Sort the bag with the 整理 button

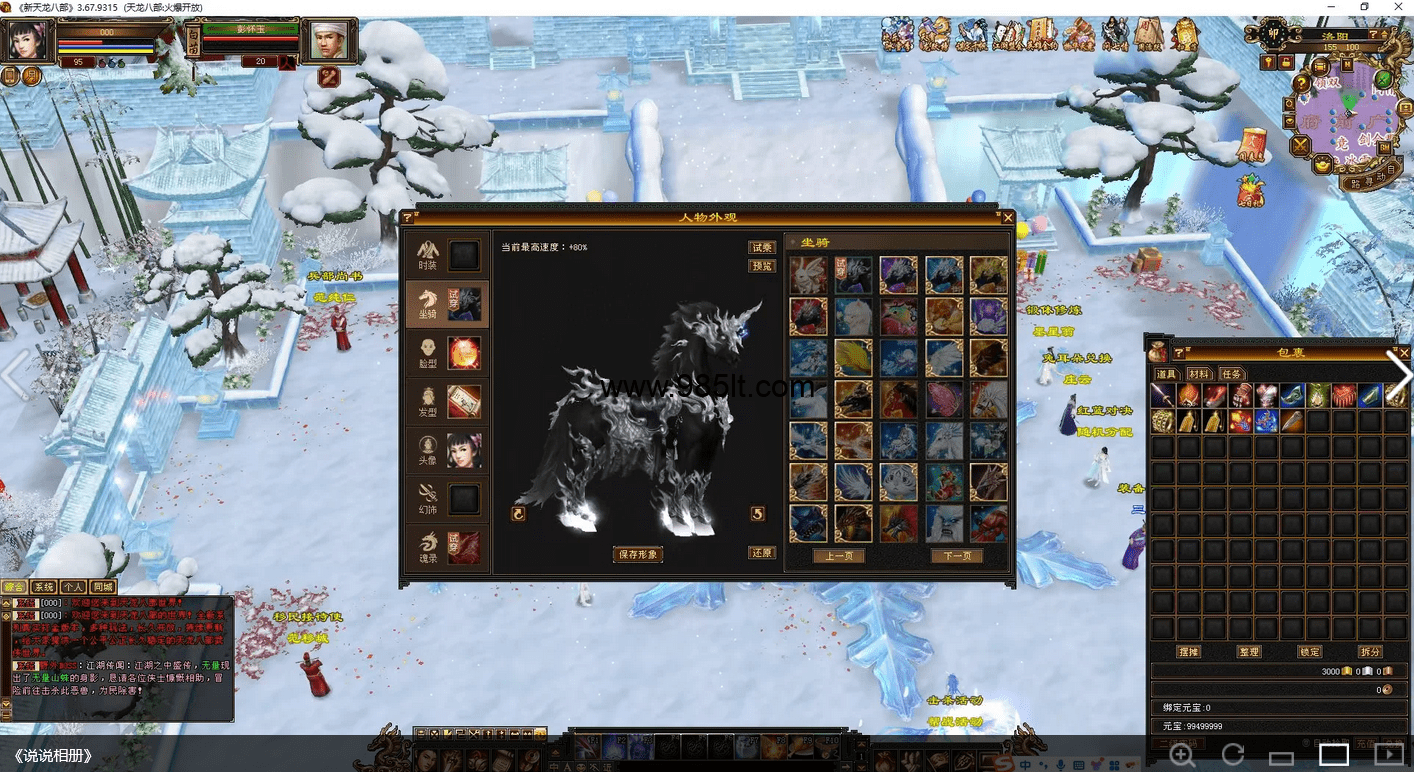1249,651
